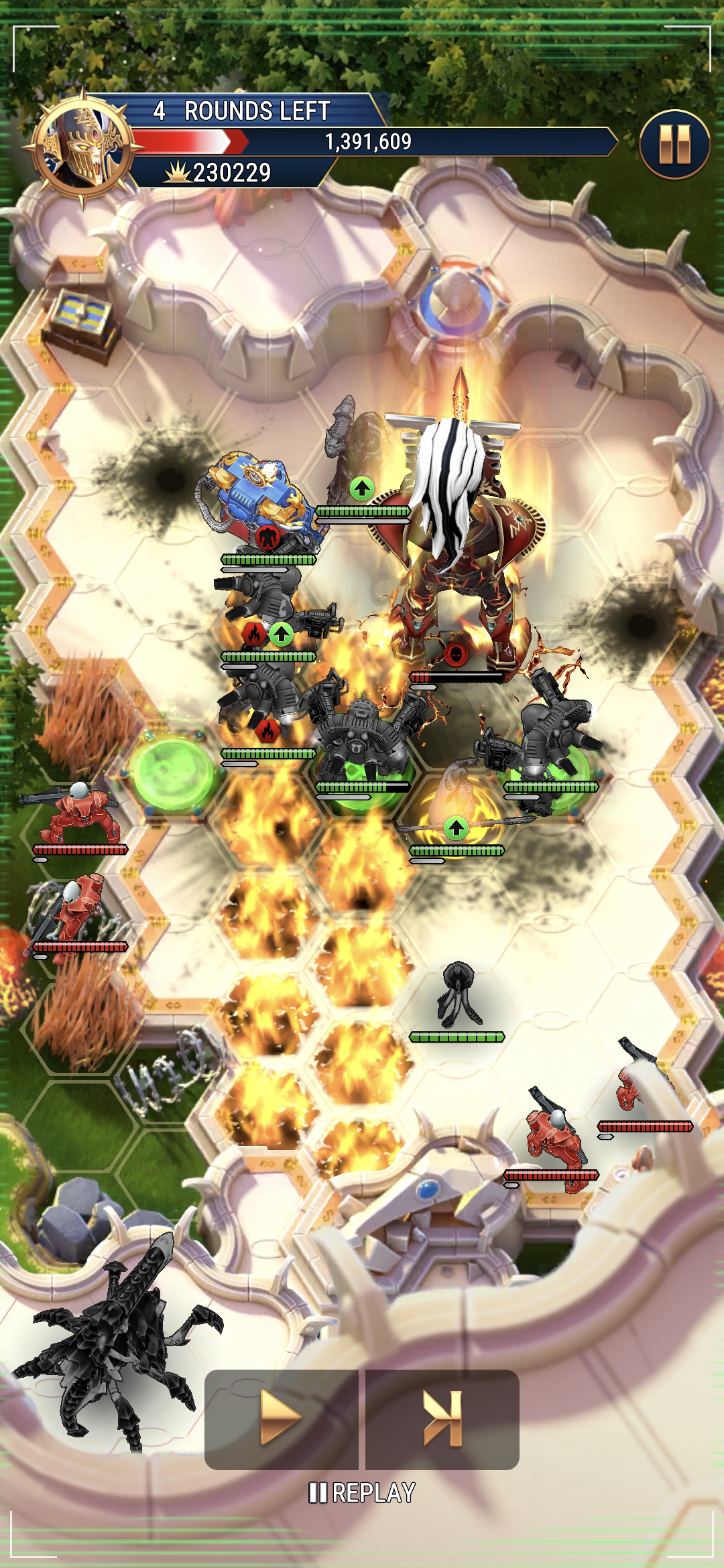Play the replay with the arrow button
This screenshot has width=724, height=1568.
click(x=281, y=1419)
